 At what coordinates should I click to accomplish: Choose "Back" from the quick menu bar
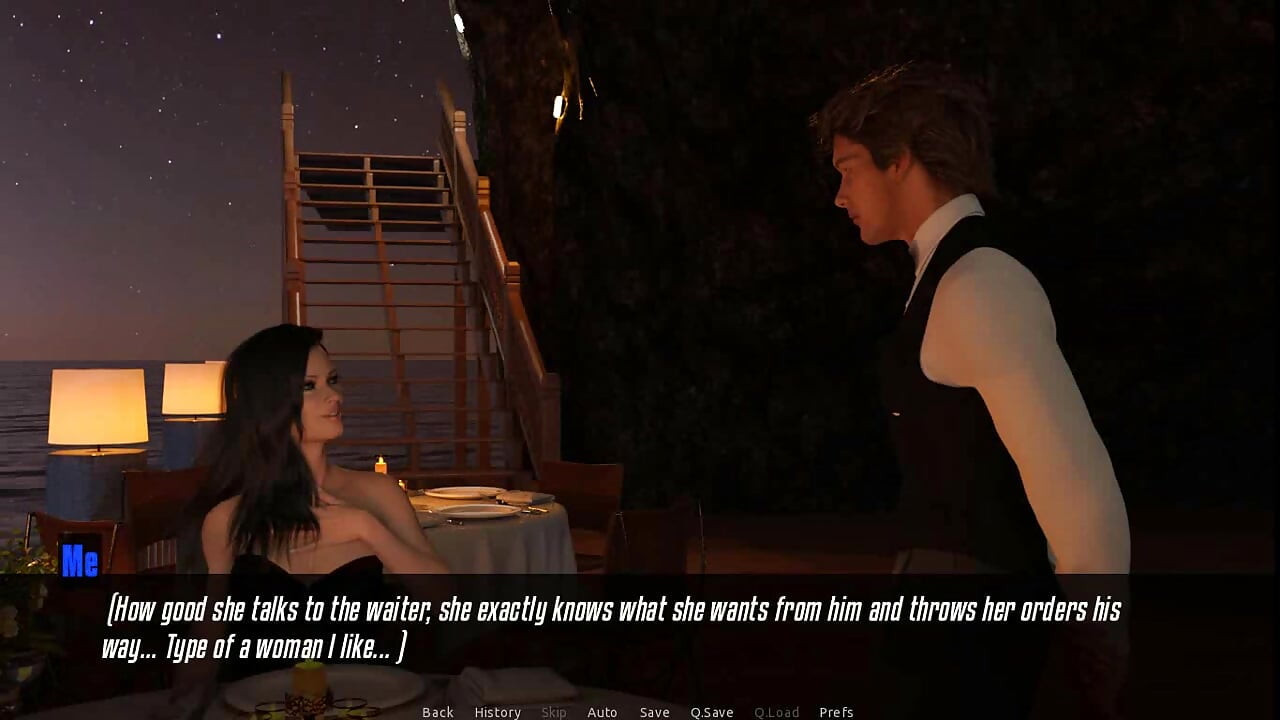click(437, 712)
